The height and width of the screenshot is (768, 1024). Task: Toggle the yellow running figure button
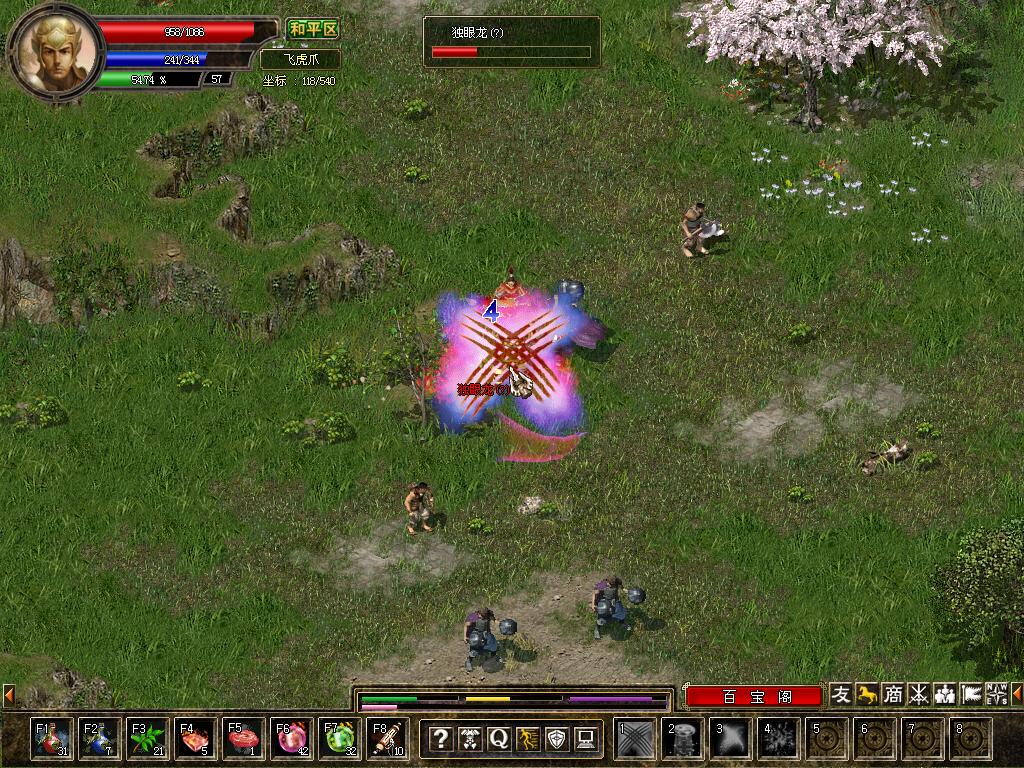pos(527,739)
